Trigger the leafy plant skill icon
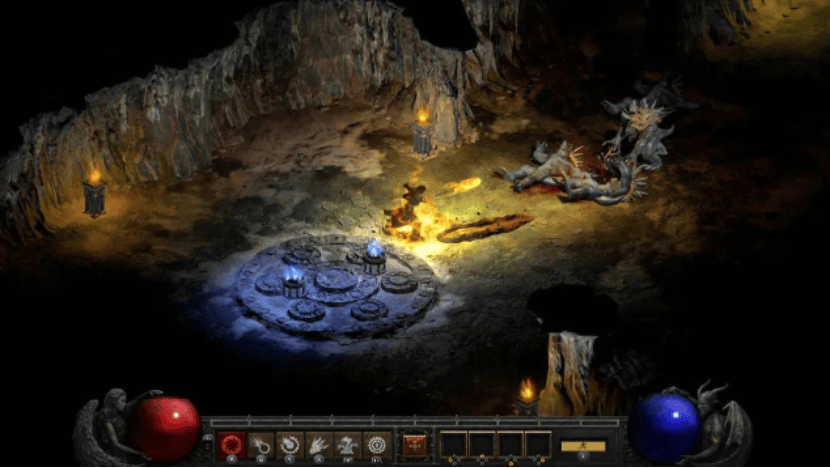Screen dimensions: 830x468 point(348,444)
